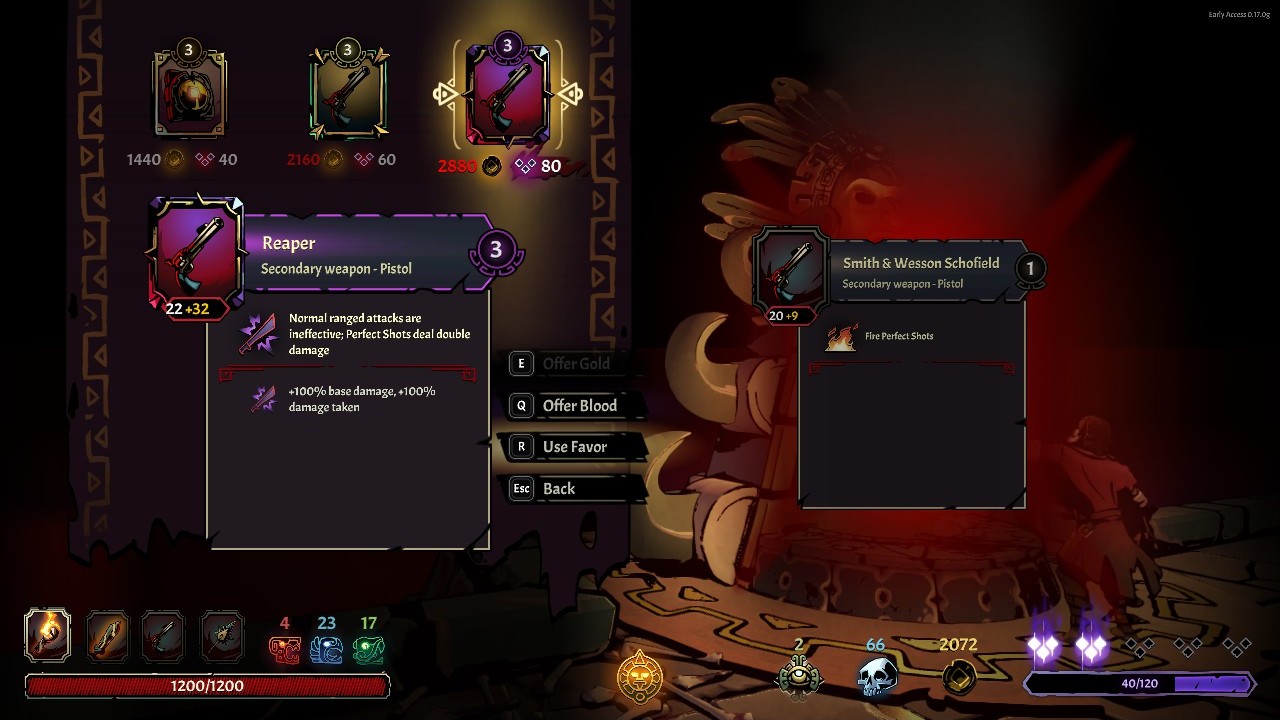
Task: Click the Reaper weapon detail portrait
Action: pyautogui.click(x=196, y=255)
